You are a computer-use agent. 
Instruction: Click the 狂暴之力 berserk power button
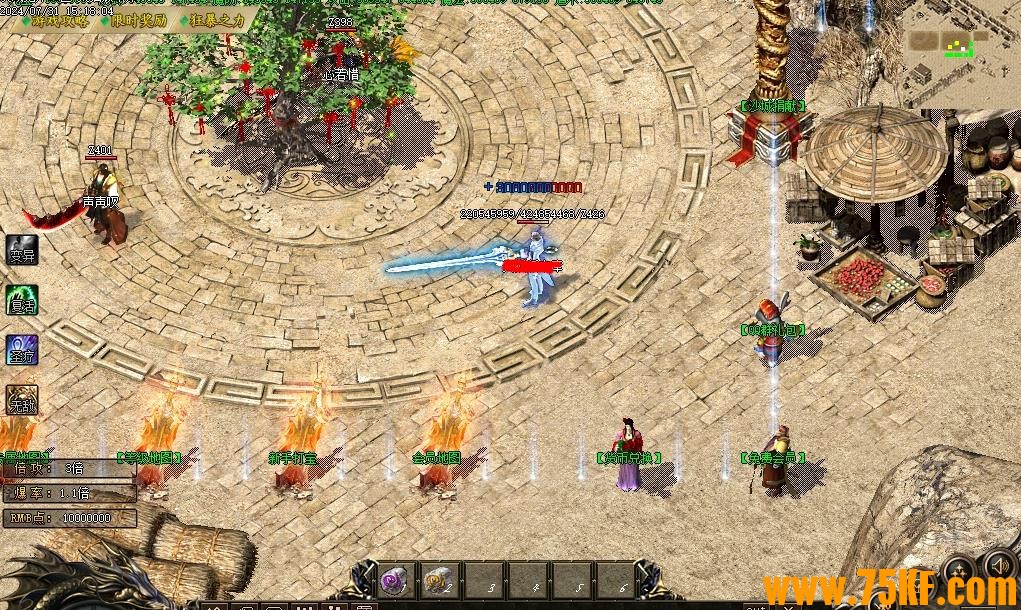(211, 21)
